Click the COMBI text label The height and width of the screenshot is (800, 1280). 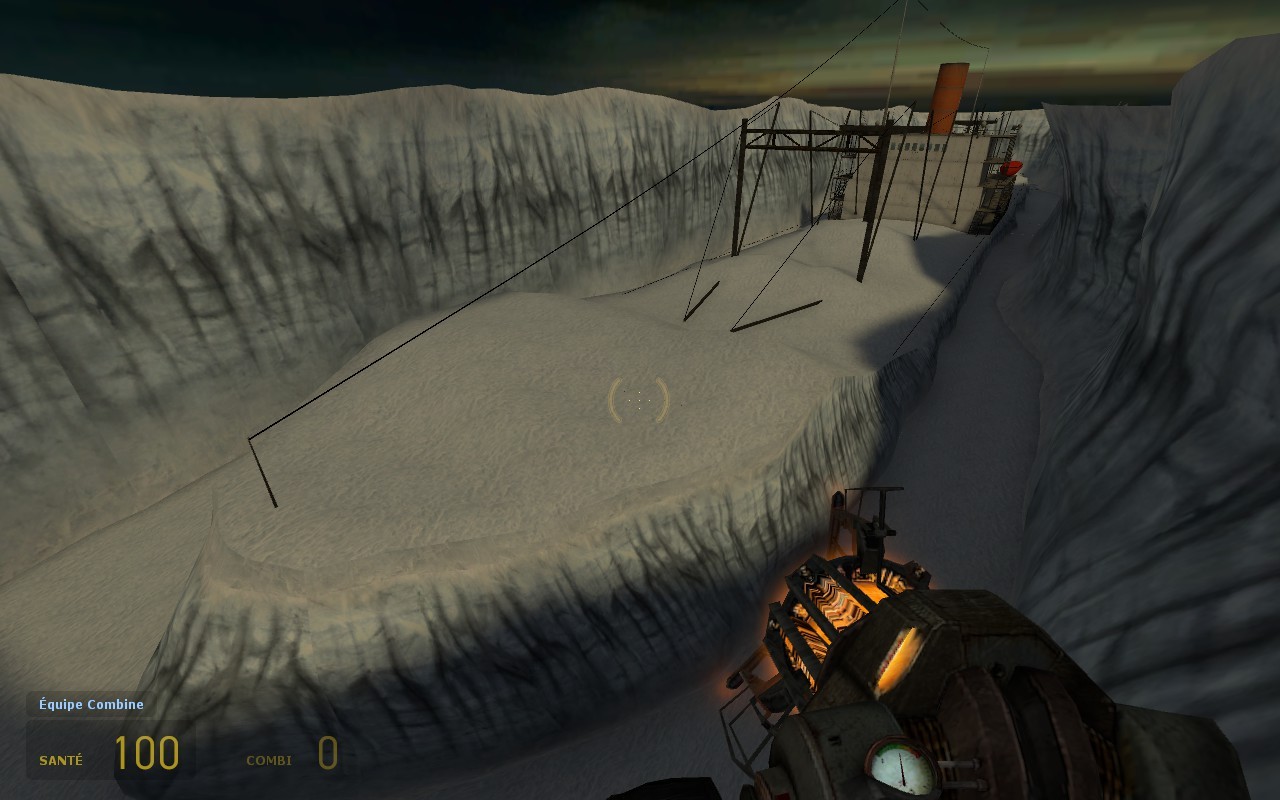pos(268,760)
